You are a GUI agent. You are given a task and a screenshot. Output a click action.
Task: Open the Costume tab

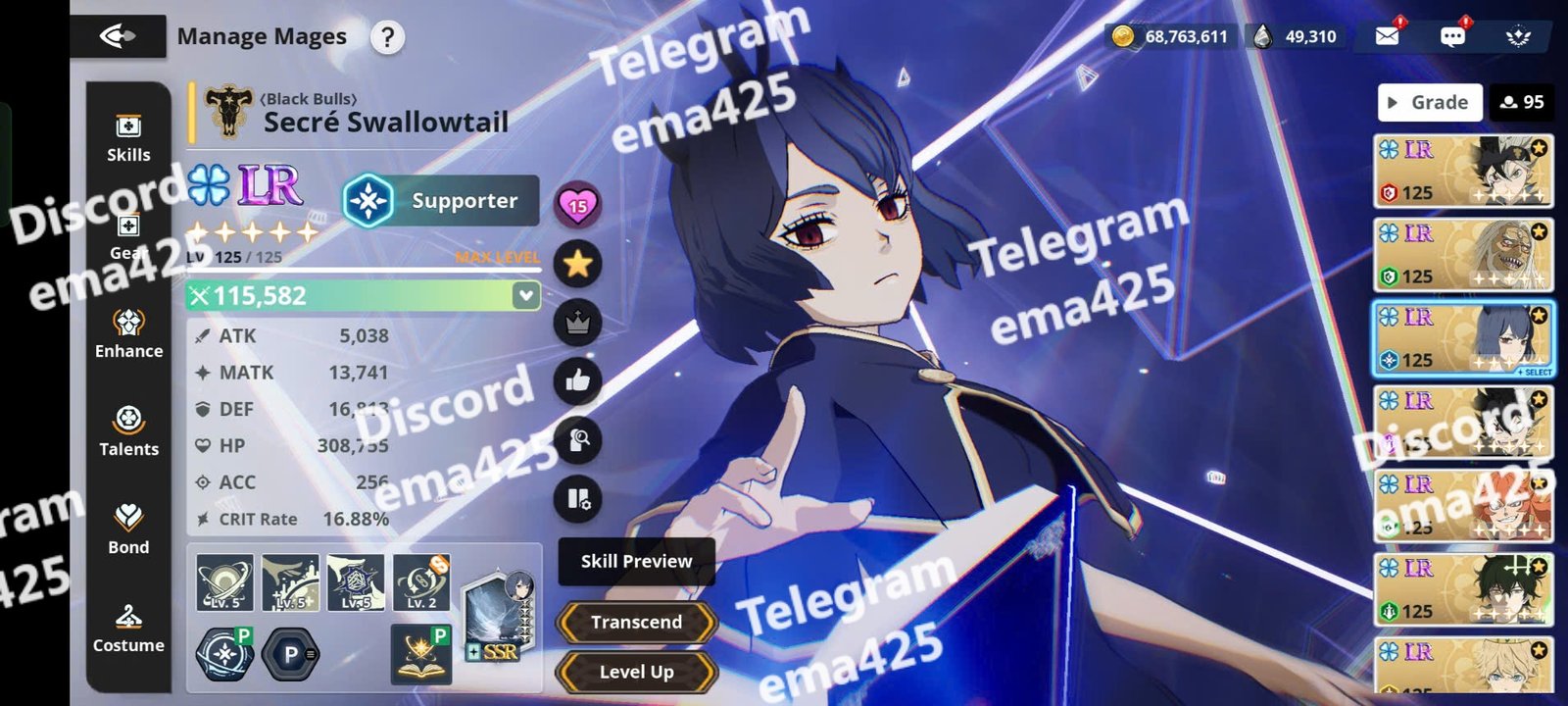(128, 628)
